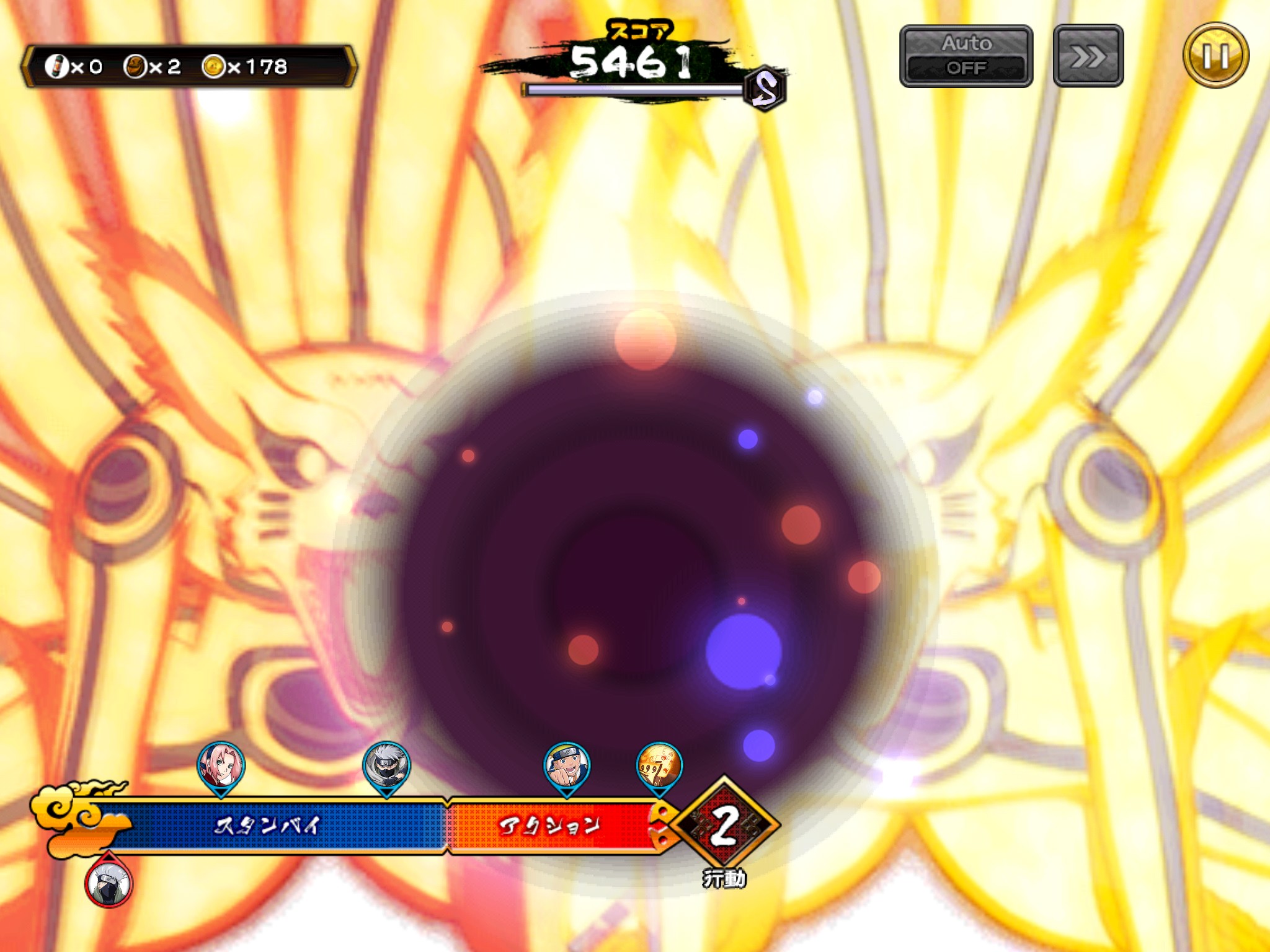Select the golden Nine-Tails Naruto portrait
Image resolution: width=1270 pixels, height=952 pixels.
tap(659, 767)
